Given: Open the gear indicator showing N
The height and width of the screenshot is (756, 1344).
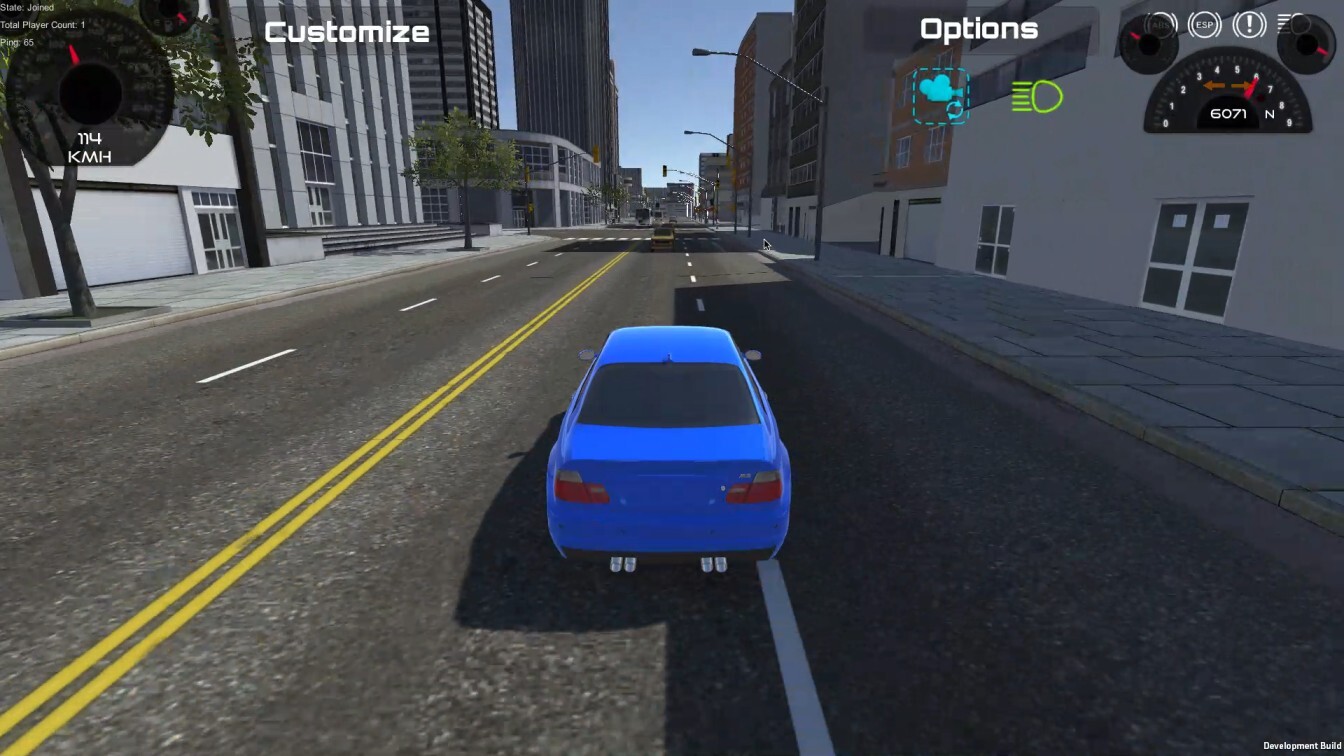Looking at the screenshot, I should click(1270, 115).
